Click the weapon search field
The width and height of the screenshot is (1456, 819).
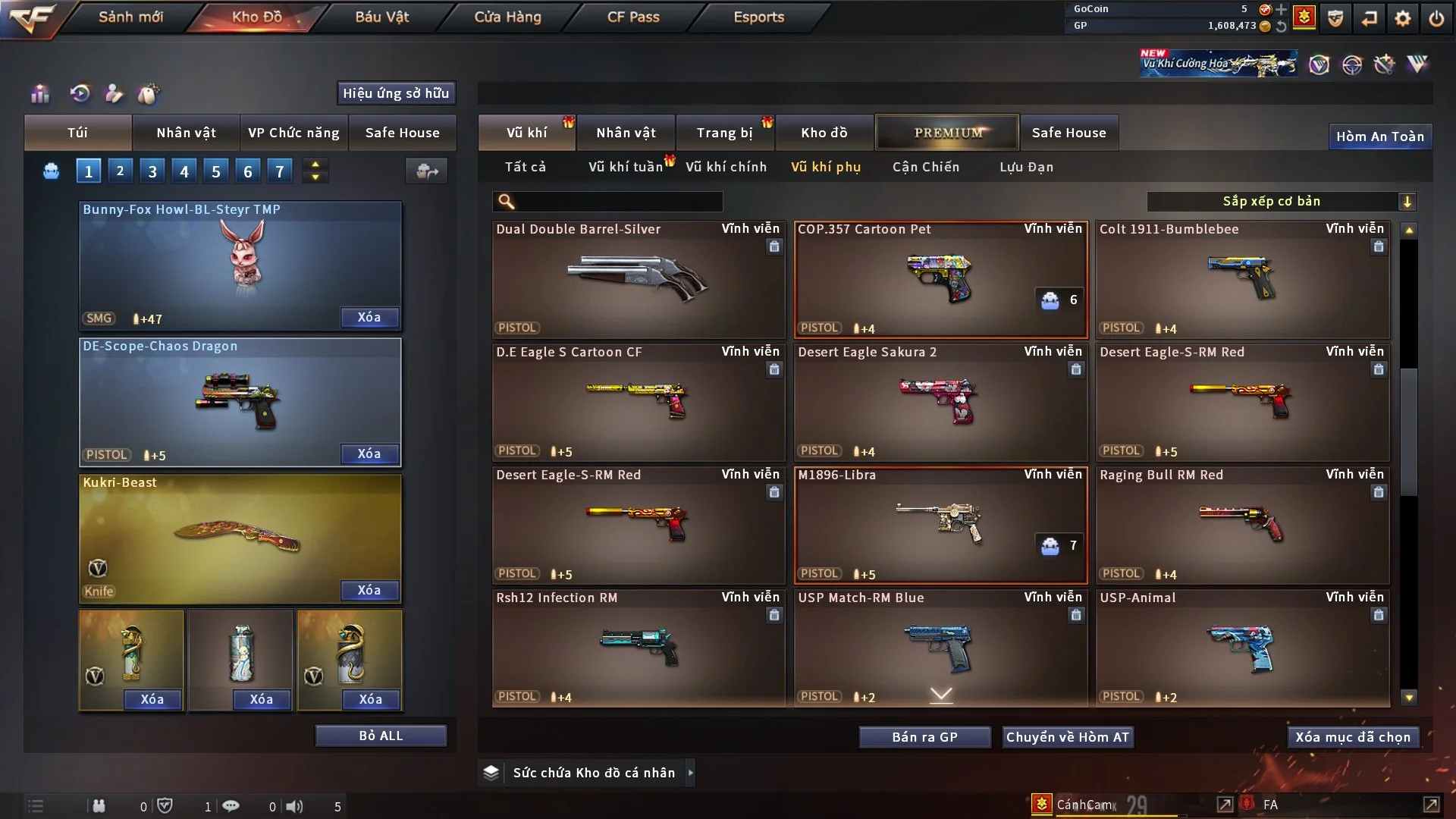pyautogui.click(x=618, y=201)
